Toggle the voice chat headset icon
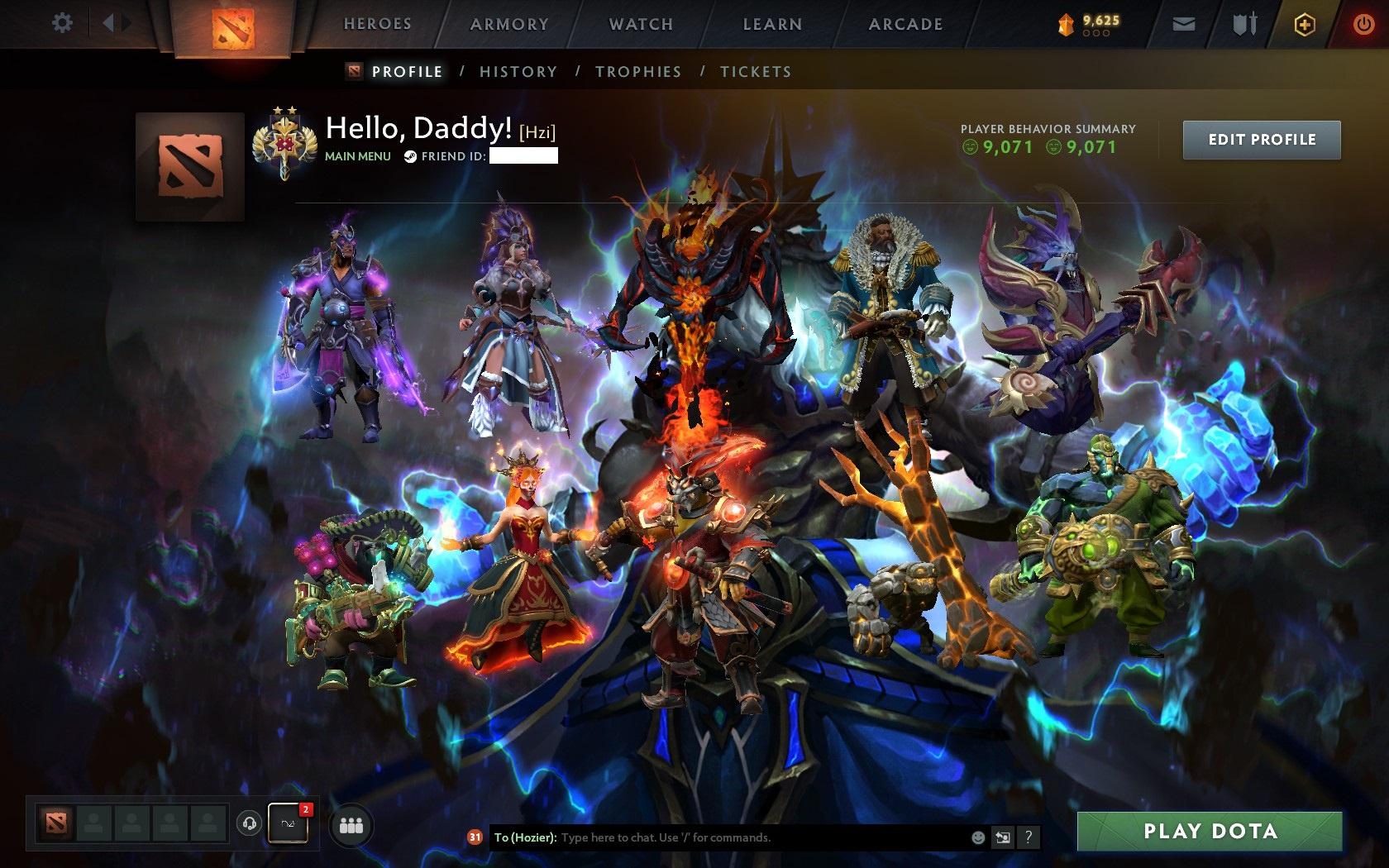The width and height of the screenshot is (1389, 868). [x=249, y=824]
